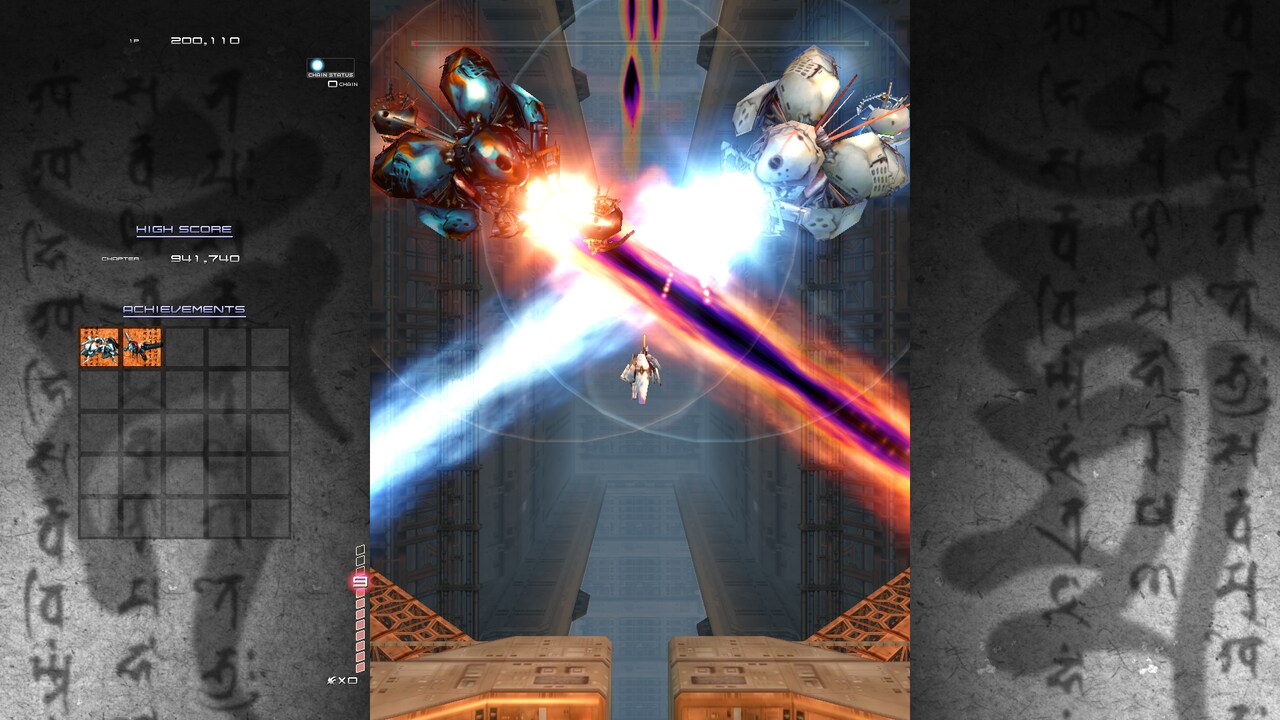The image size is (1280, 720).
Task: Click the CHAIN STATUS label
Action: [x=330, y=74]
